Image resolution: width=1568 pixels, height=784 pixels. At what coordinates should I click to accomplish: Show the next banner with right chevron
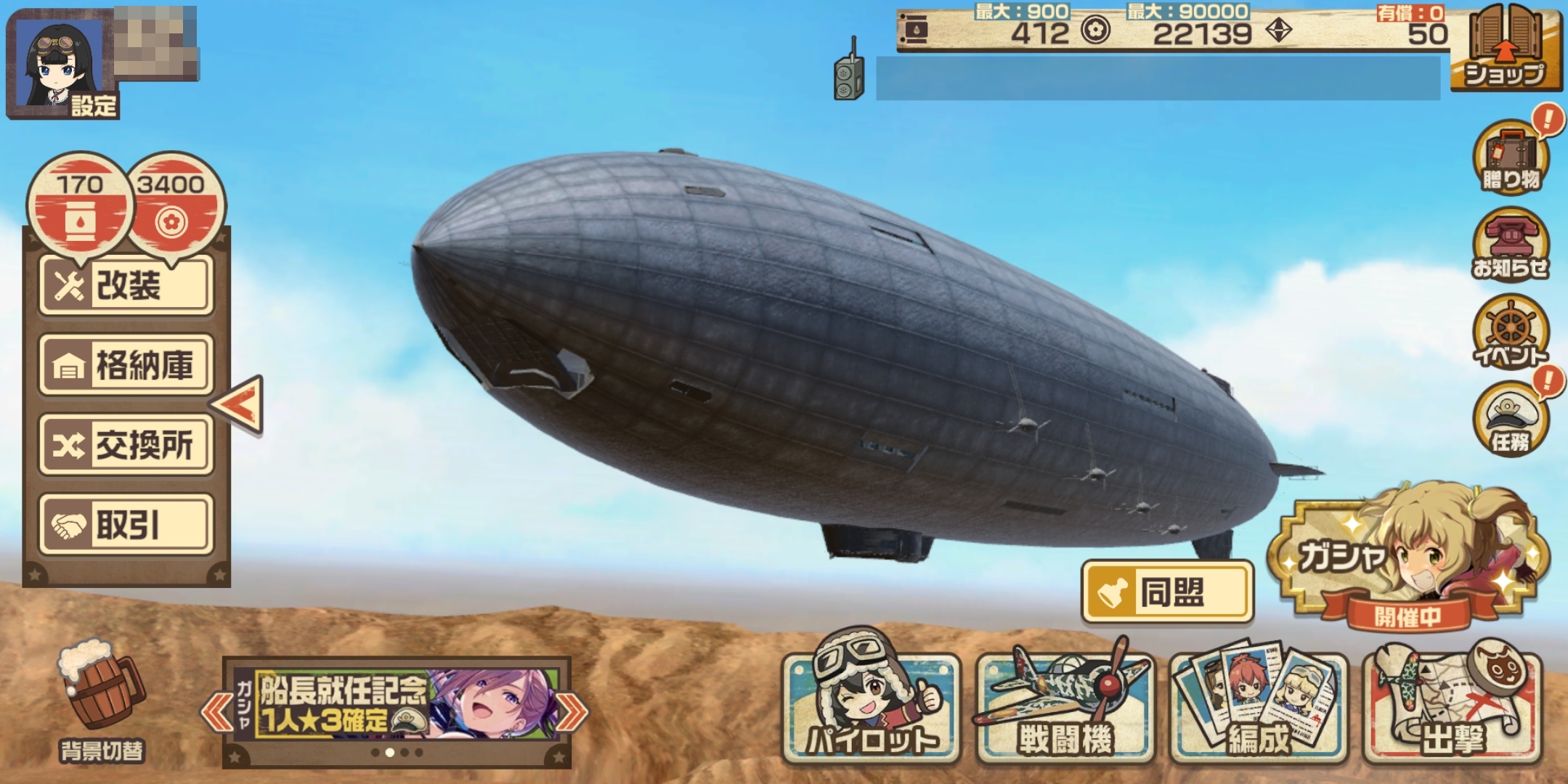[x=573, y=711]
